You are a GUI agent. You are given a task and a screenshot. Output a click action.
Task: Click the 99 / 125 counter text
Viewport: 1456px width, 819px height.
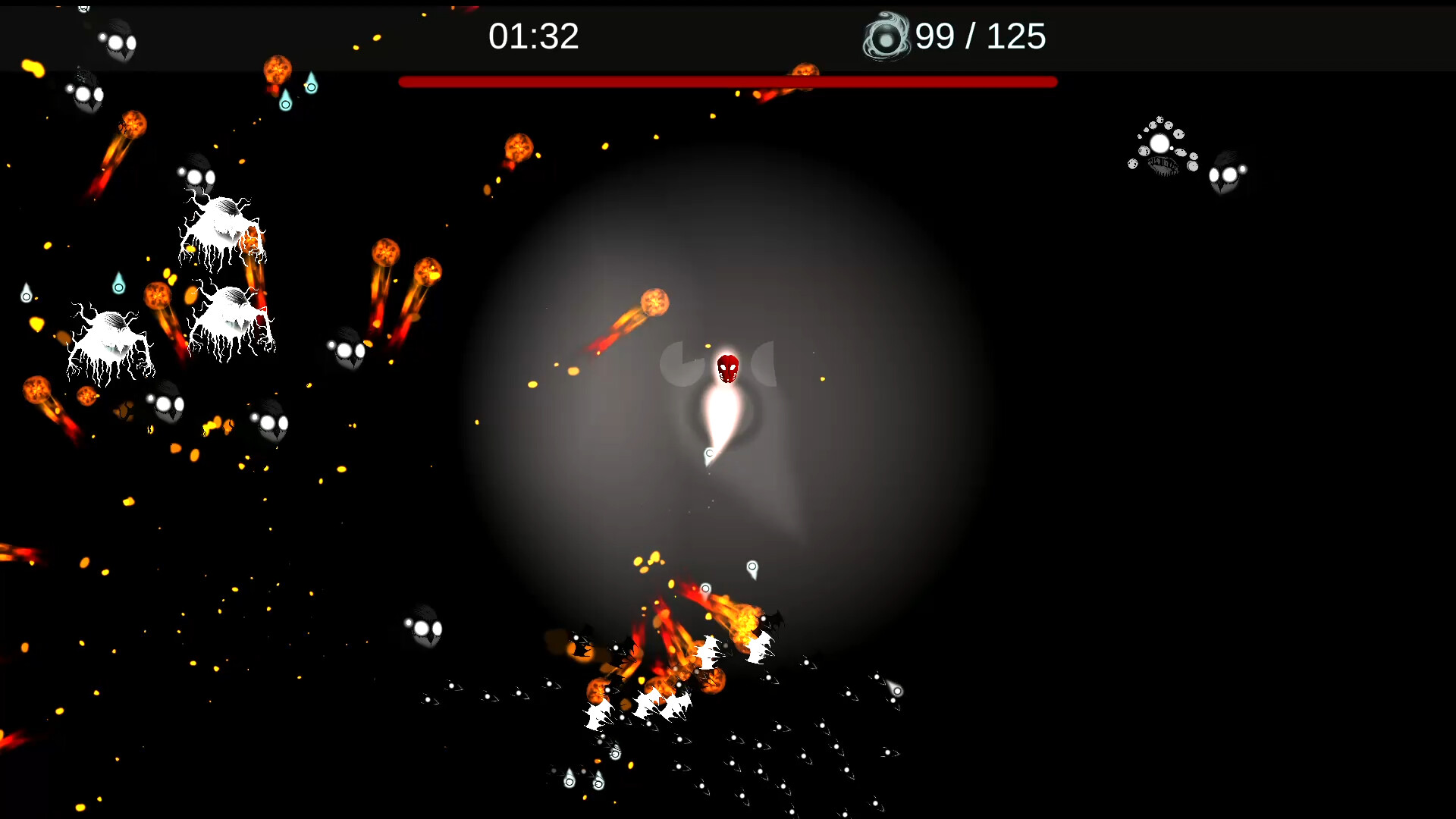(x=981, y=36)
